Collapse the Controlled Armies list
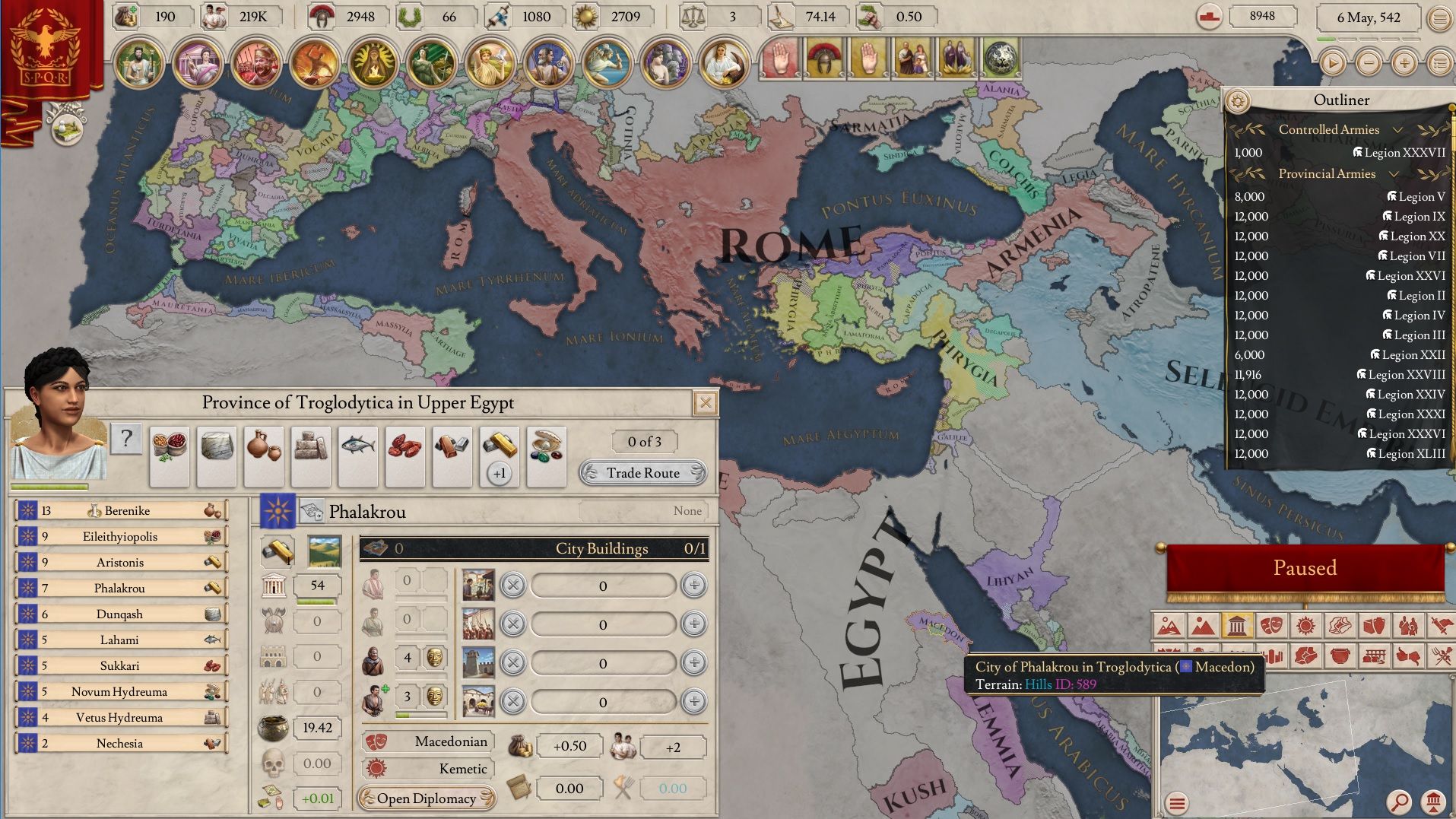The height and width of the screenshot is (819, 1456). 1397,129
